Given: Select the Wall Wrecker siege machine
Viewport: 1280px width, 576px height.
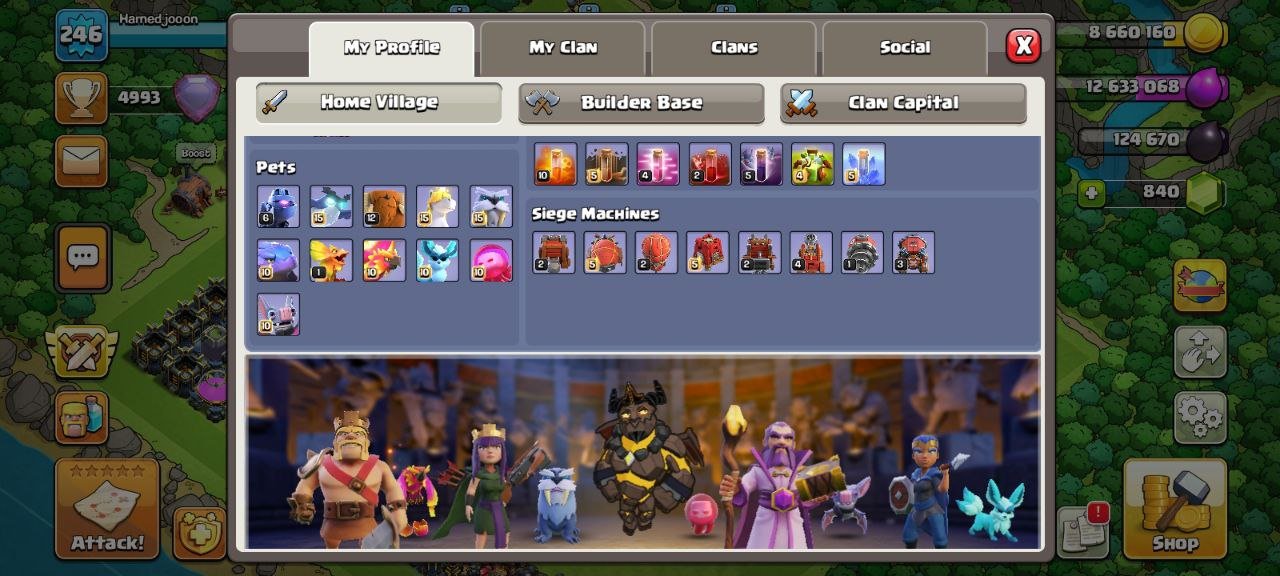Looking at the screenshot, I should (x=553, y=253).
